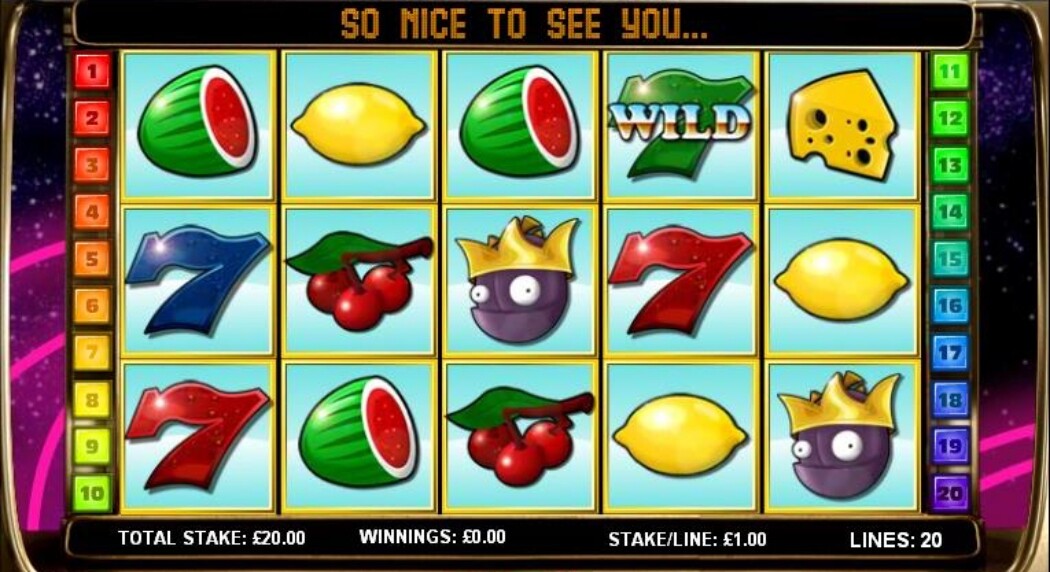
Task: Choose the payline 12 indicator
Action: coord(949,118)
